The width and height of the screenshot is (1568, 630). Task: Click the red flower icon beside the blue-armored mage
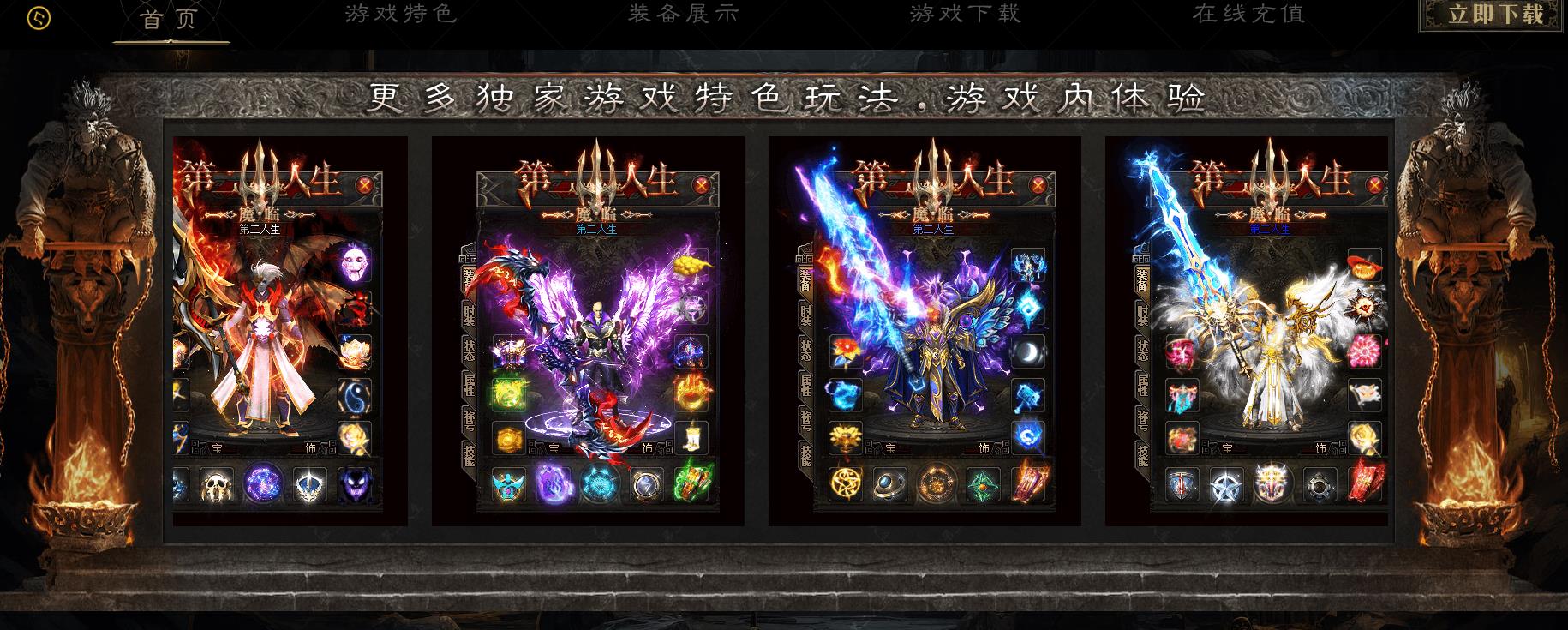[x=845, y=351]
